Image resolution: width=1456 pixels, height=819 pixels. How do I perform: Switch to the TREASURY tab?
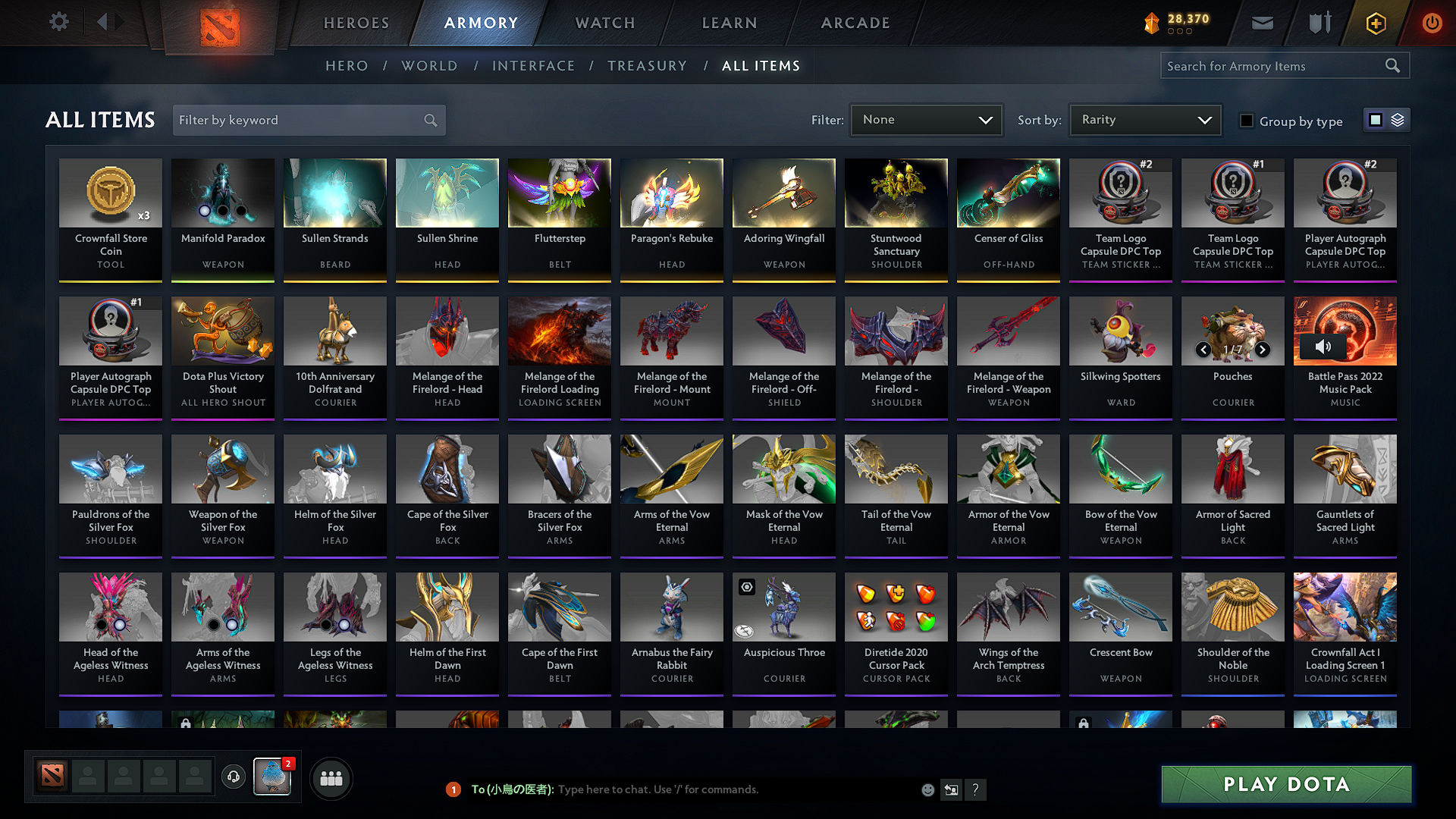click(647, 66)
